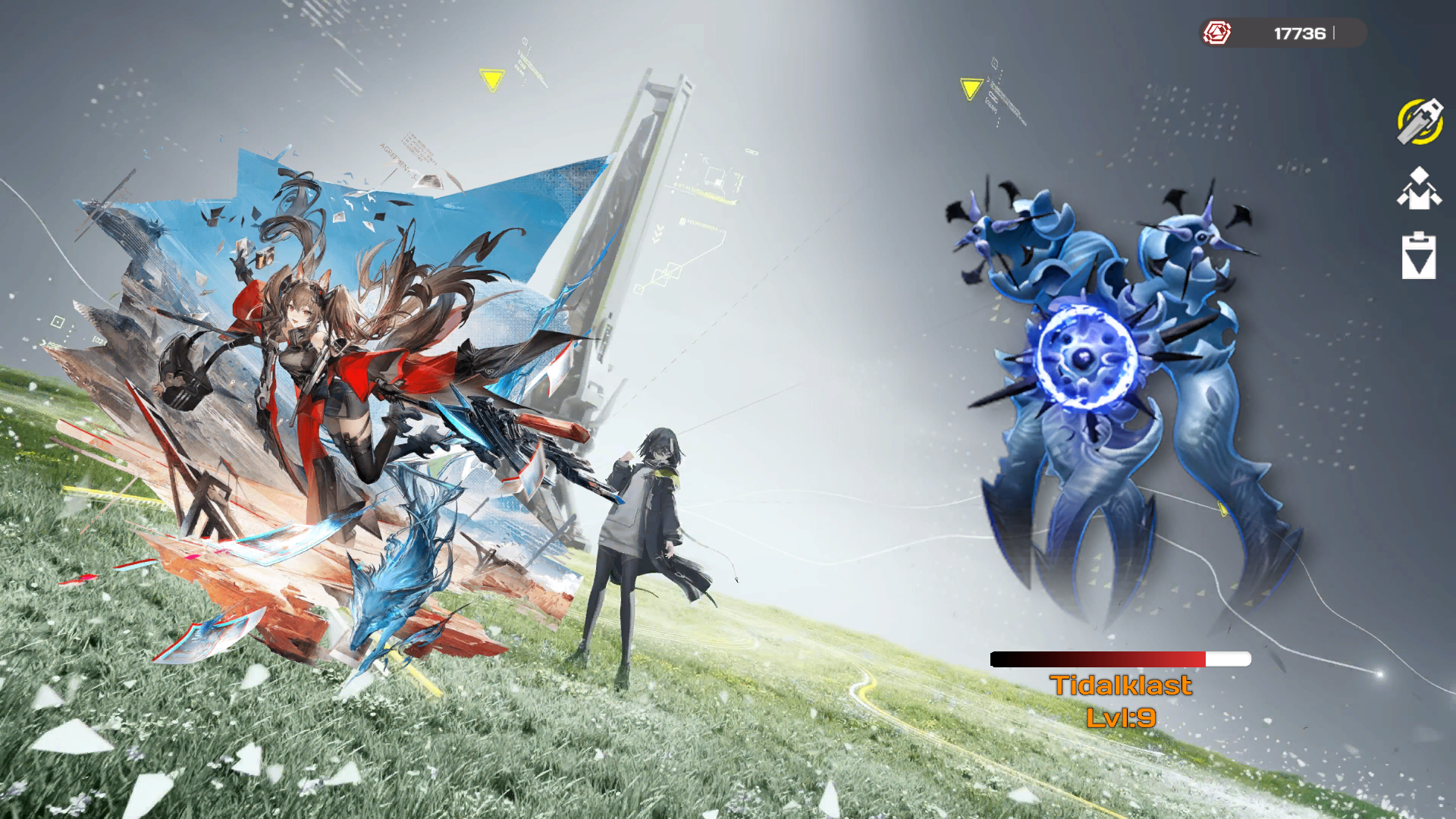Click the Tidalklast health bar
Viewport: 1456px width, 819px height.
pyautogui.click(x=1121, y=659)
